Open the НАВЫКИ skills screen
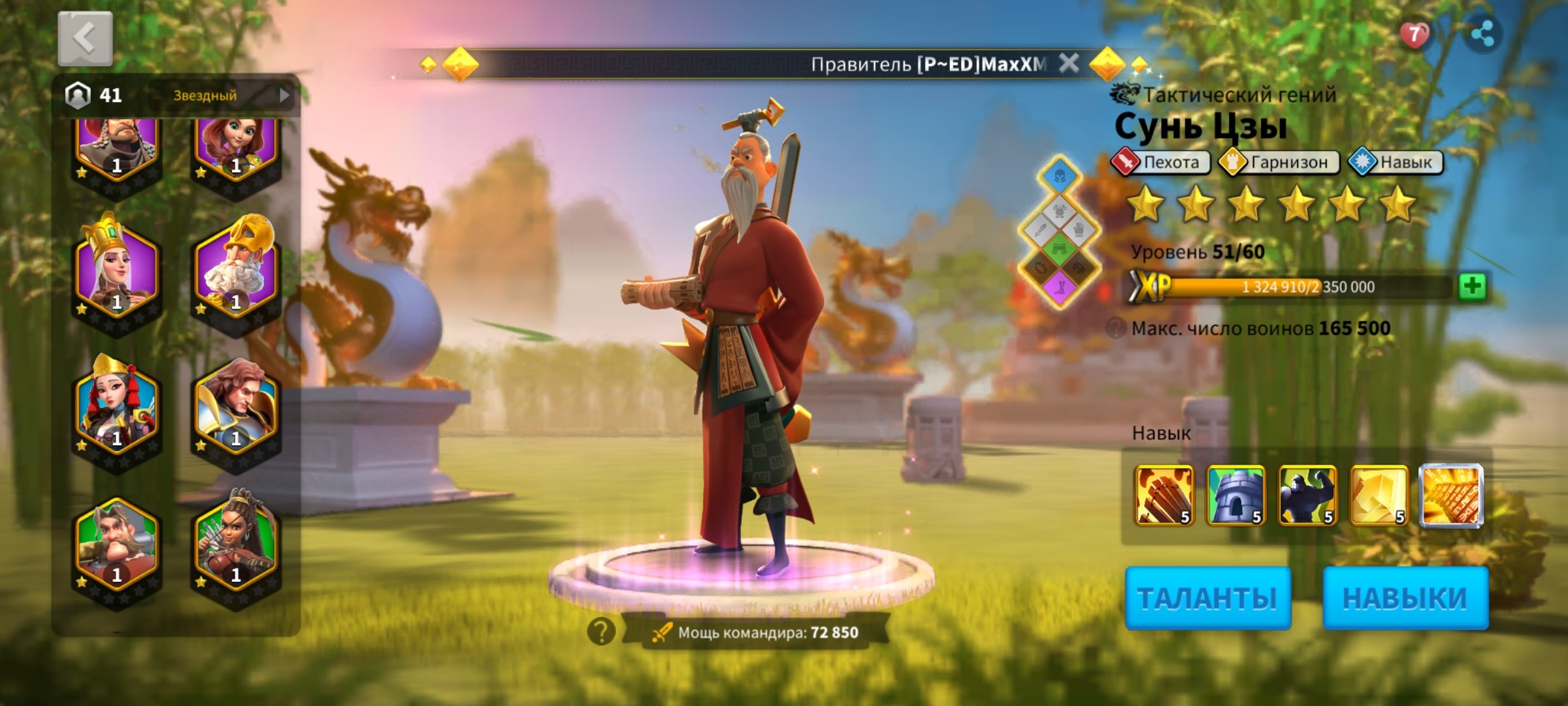1568x706 pixels. point(1405,598)
